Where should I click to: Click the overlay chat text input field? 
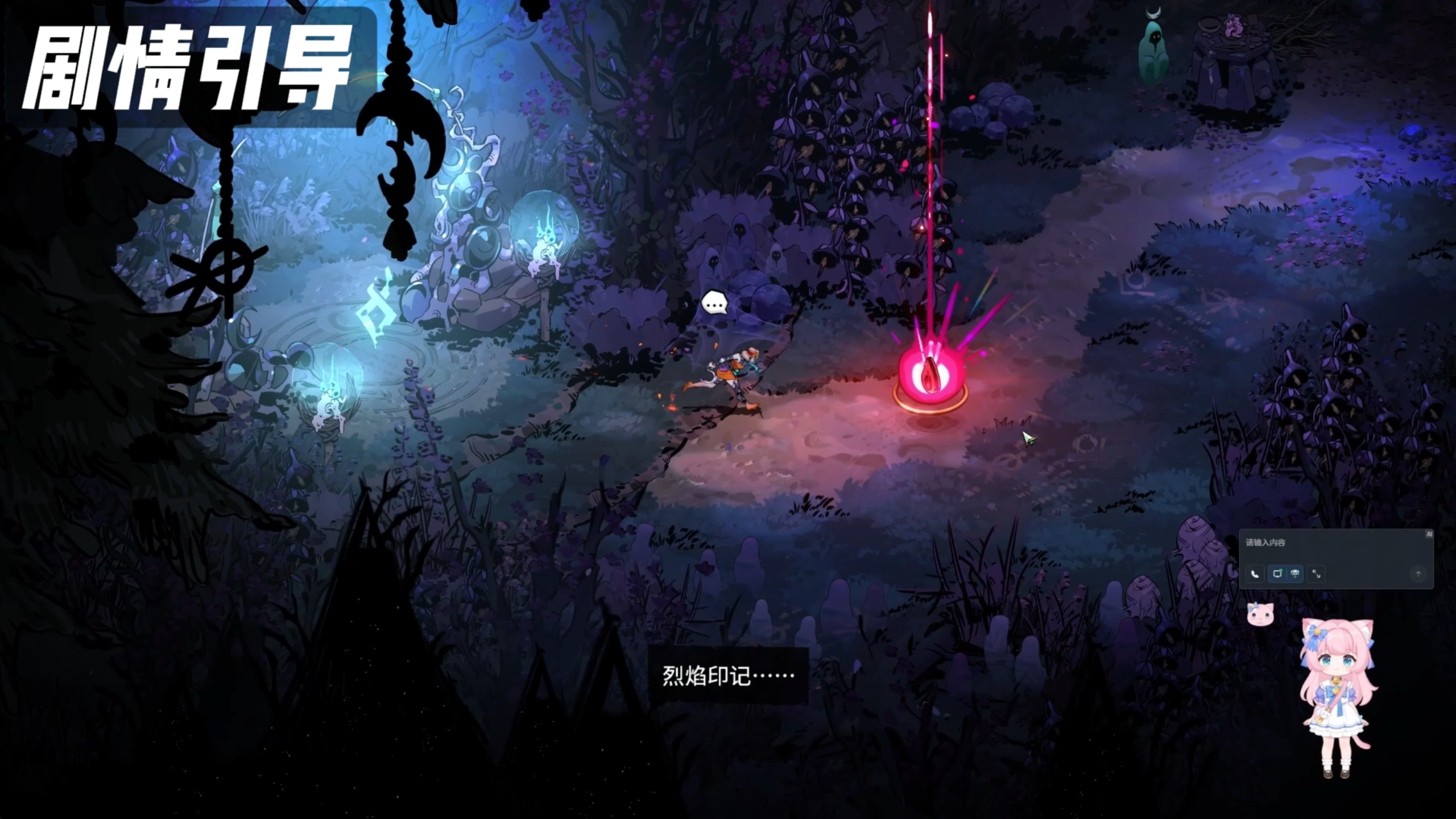click(x=1331, y=543)
